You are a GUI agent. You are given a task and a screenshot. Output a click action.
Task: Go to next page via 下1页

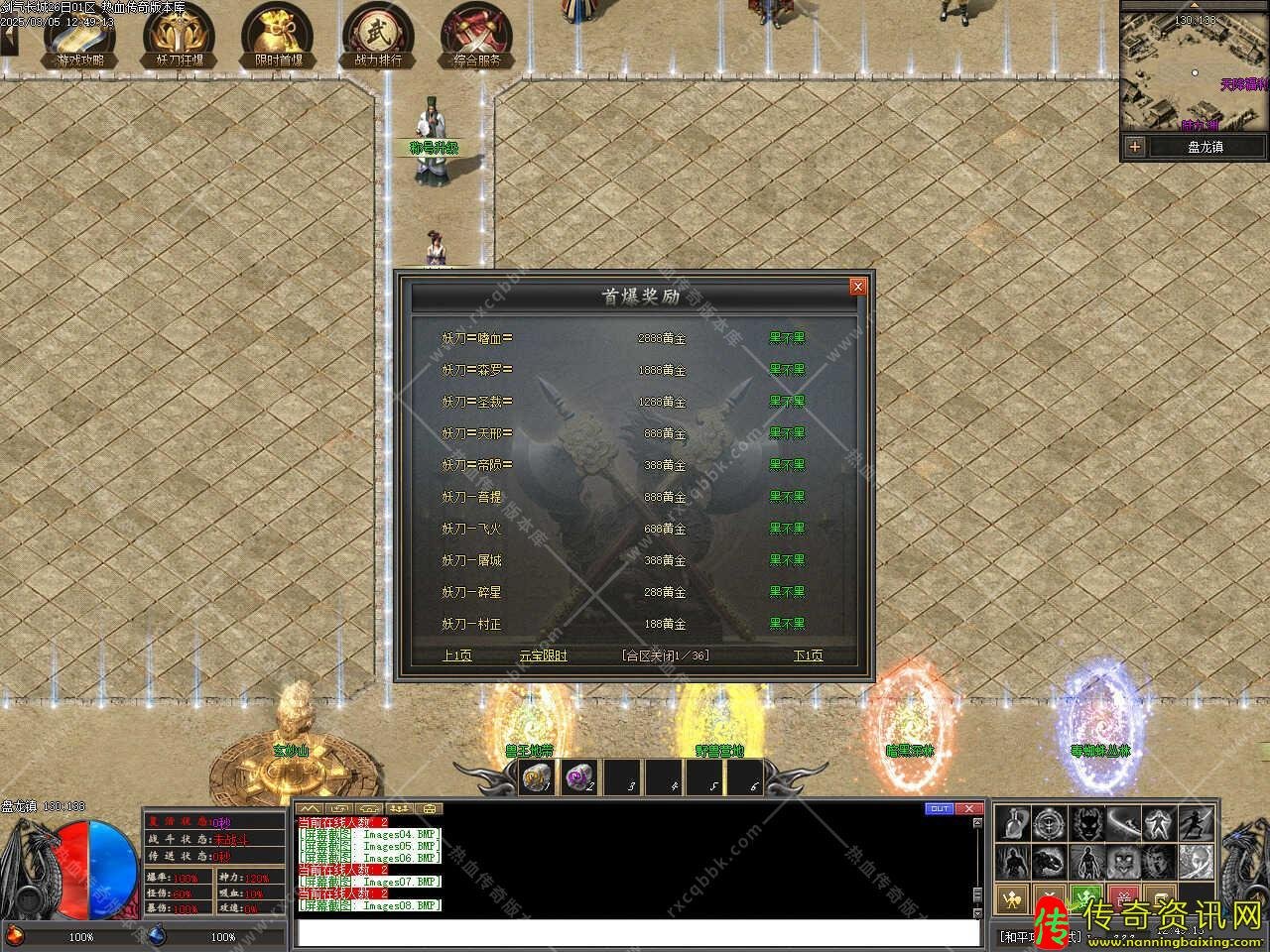click(808, 655)
